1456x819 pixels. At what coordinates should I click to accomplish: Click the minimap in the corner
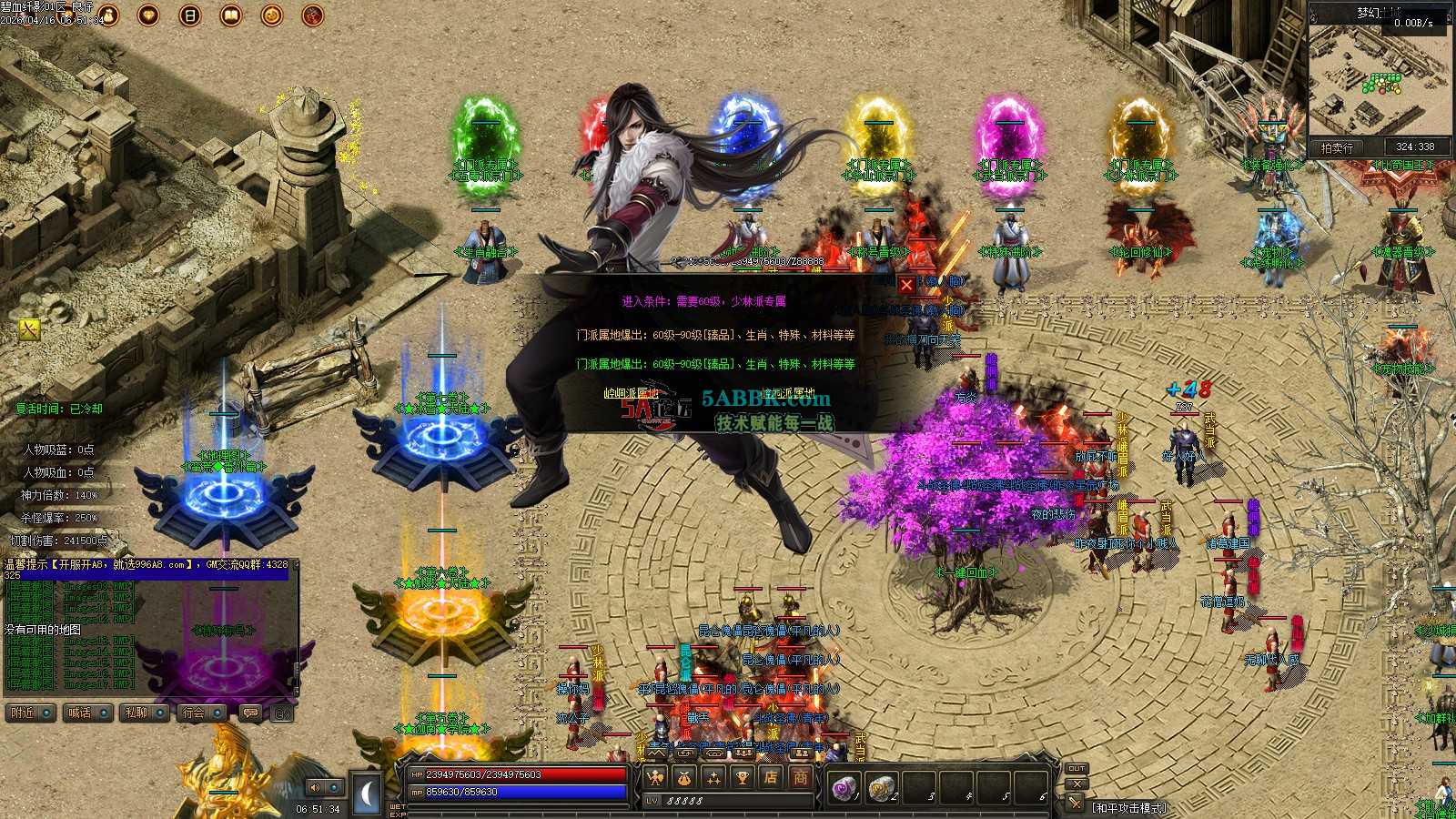pos(1379,77)
